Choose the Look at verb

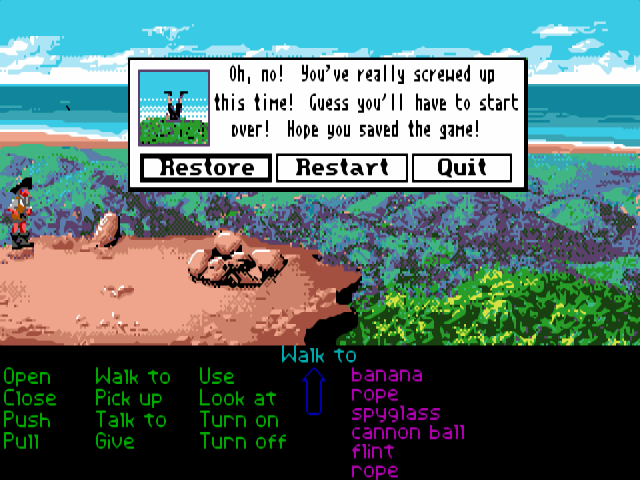[238, 398]
